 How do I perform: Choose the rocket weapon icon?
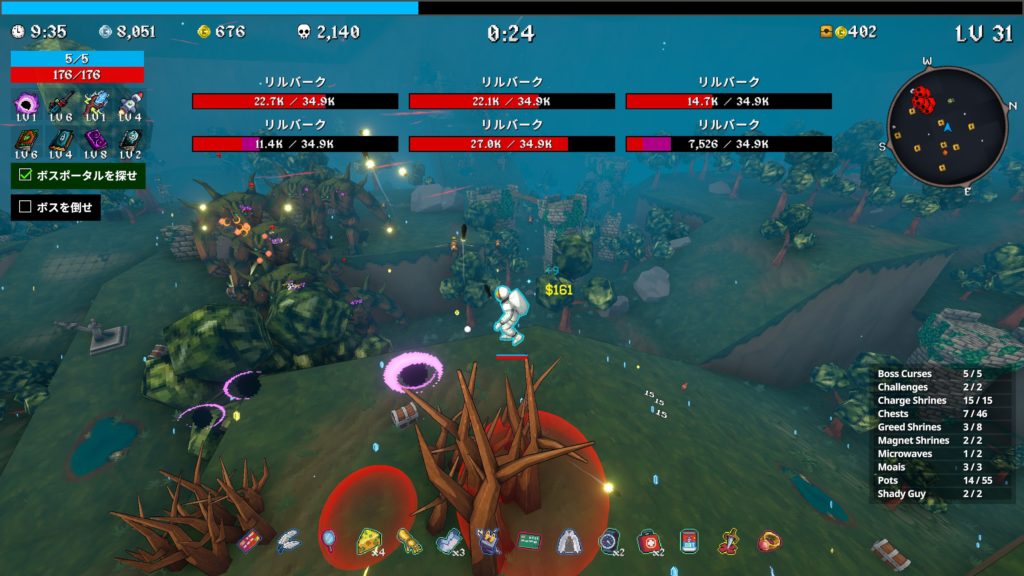131,103
